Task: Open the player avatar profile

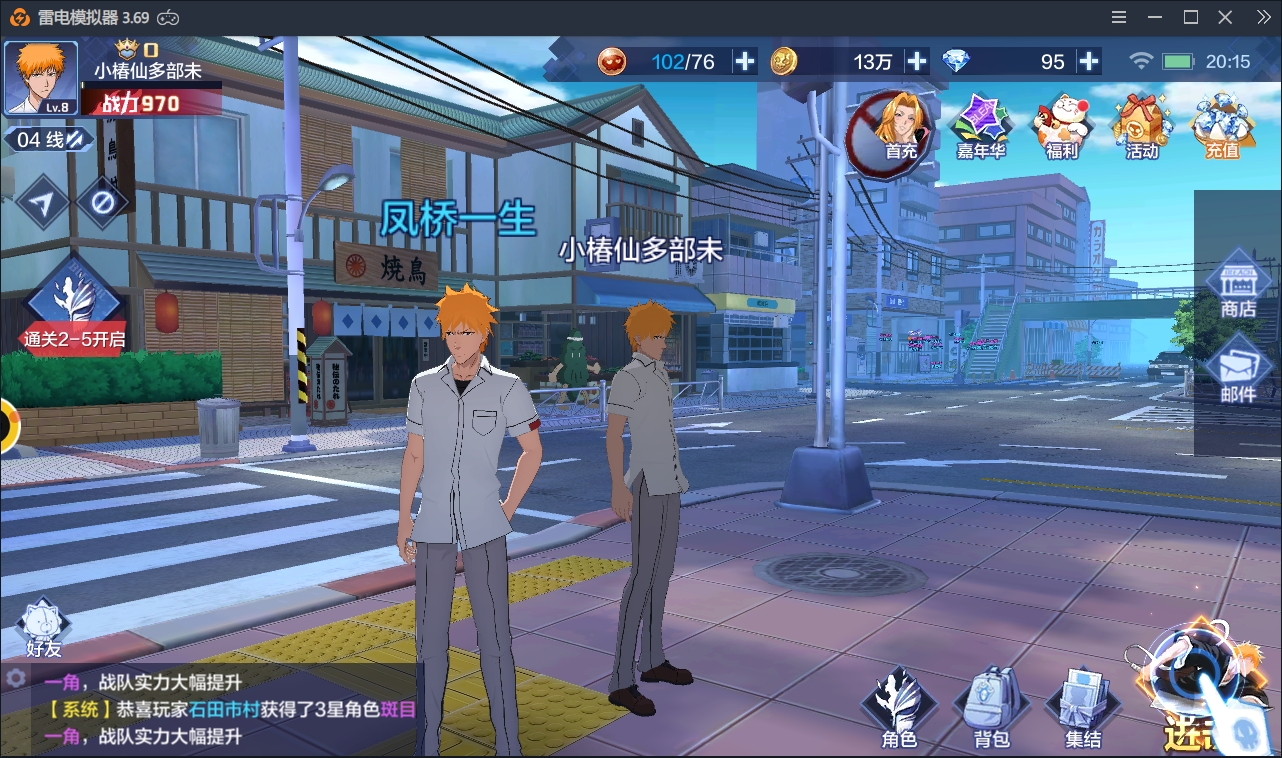Action: [x=41, y=78]
